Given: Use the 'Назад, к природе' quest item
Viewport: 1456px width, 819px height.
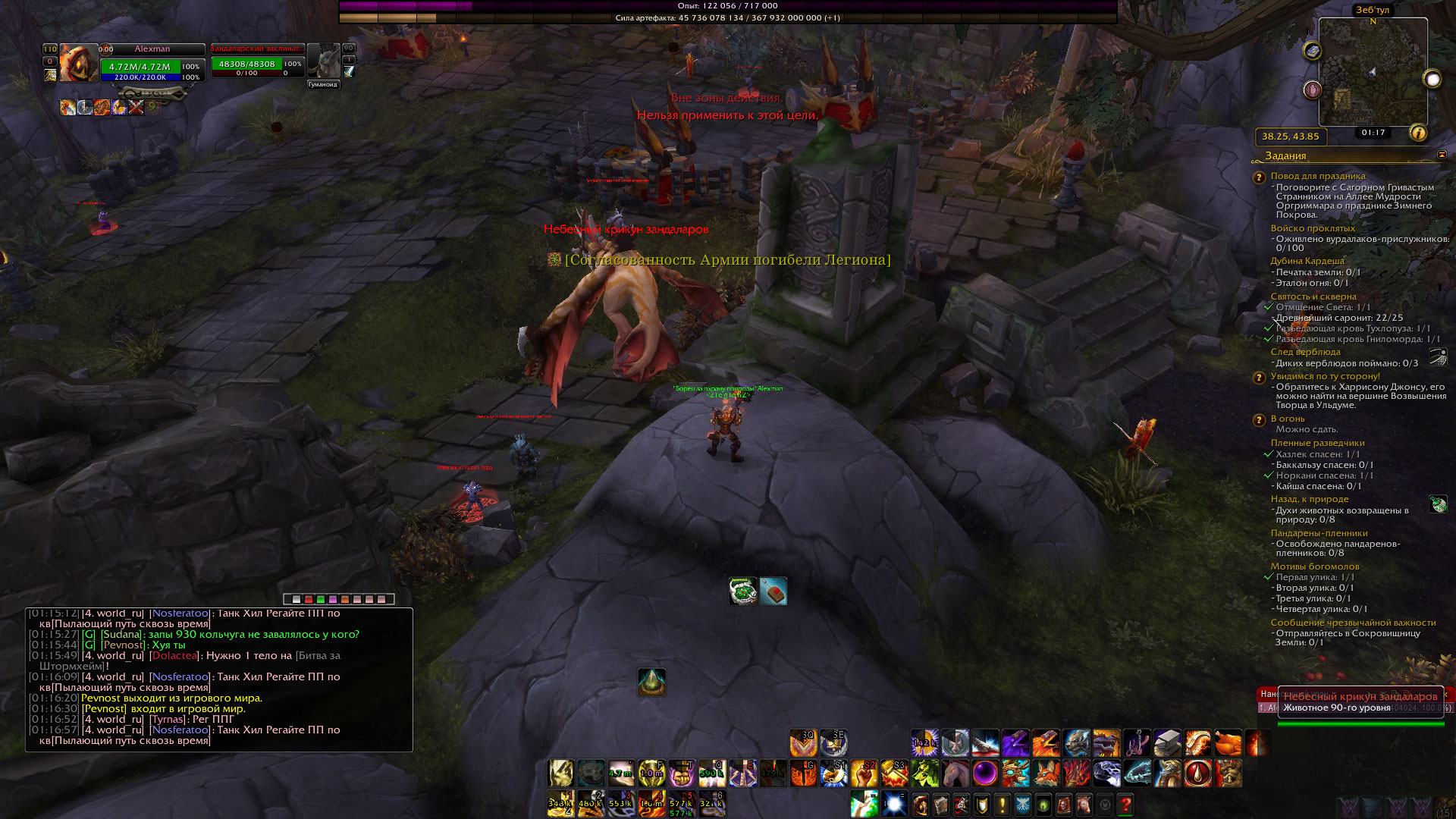Looking at the screenshot, I should pyautogui.click(x=1438, y=504).
